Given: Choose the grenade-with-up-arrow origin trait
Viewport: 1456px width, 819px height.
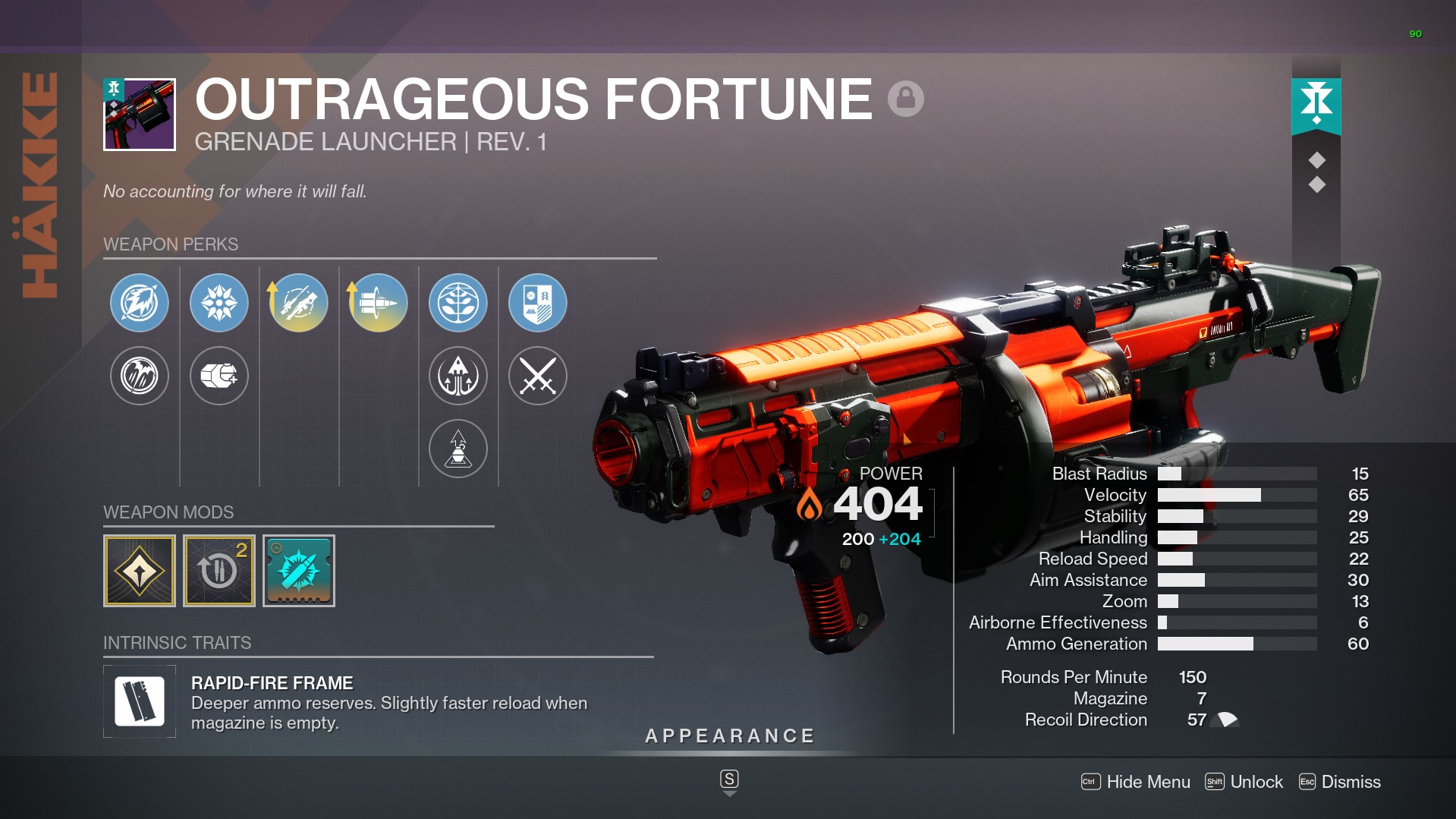Looking at the screenshot, I should point(458,449).
